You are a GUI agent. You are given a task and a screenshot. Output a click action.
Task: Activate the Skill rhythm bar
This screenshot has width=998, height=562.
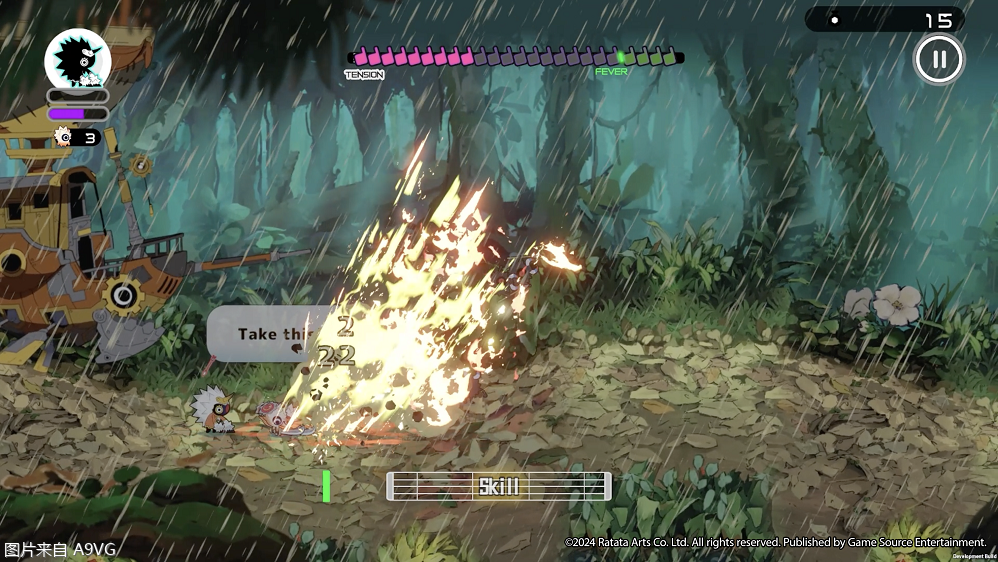[498, 486]
